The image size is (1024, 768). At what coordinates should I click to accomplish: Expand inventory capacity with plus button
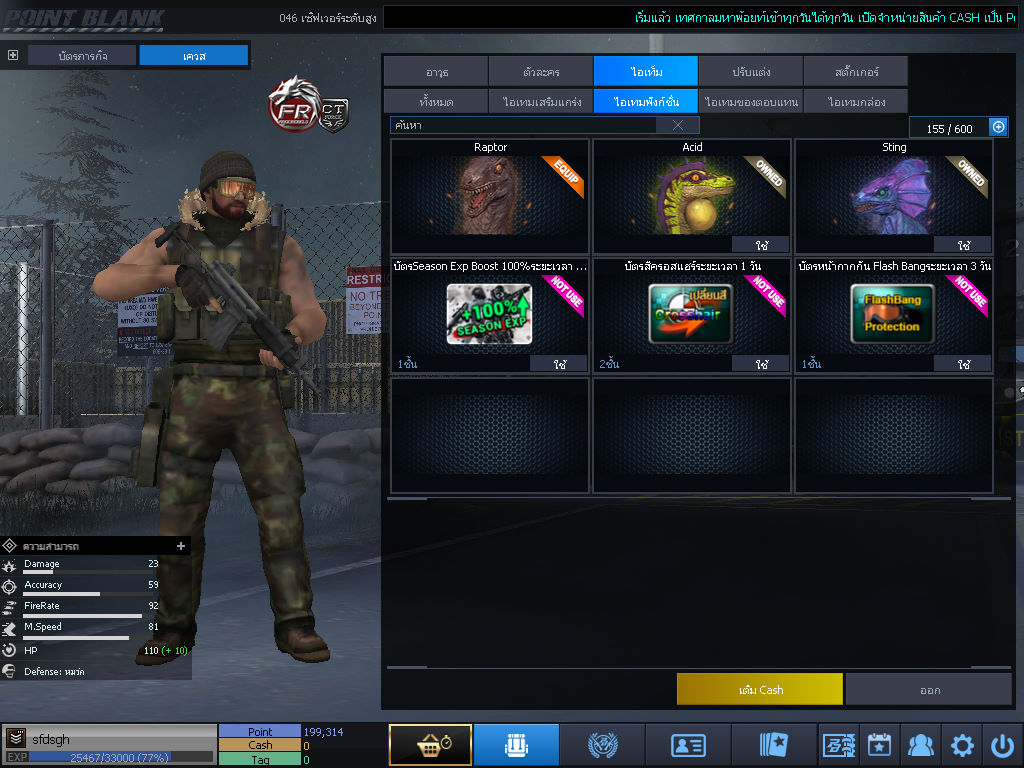click(x=998, y=127)
